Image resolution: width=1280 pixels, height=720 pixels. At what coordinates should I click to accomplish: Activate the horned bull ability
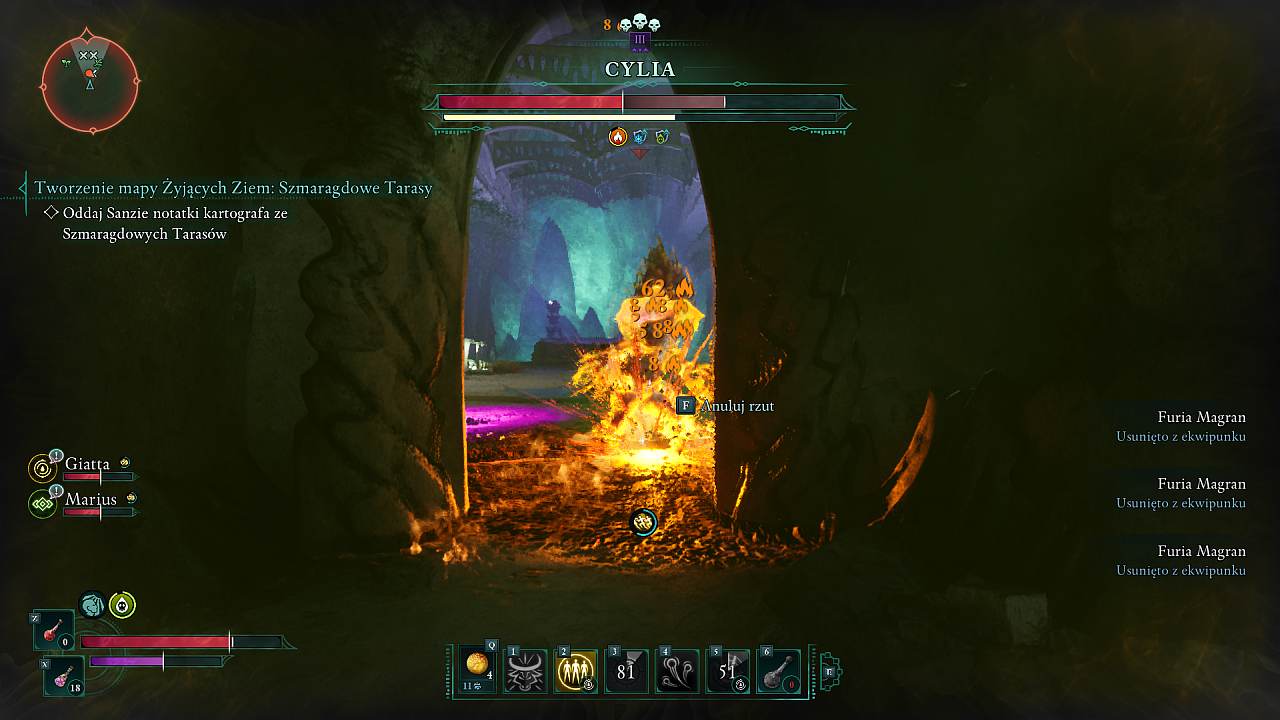pyautogui.click(x=526, y=671)
